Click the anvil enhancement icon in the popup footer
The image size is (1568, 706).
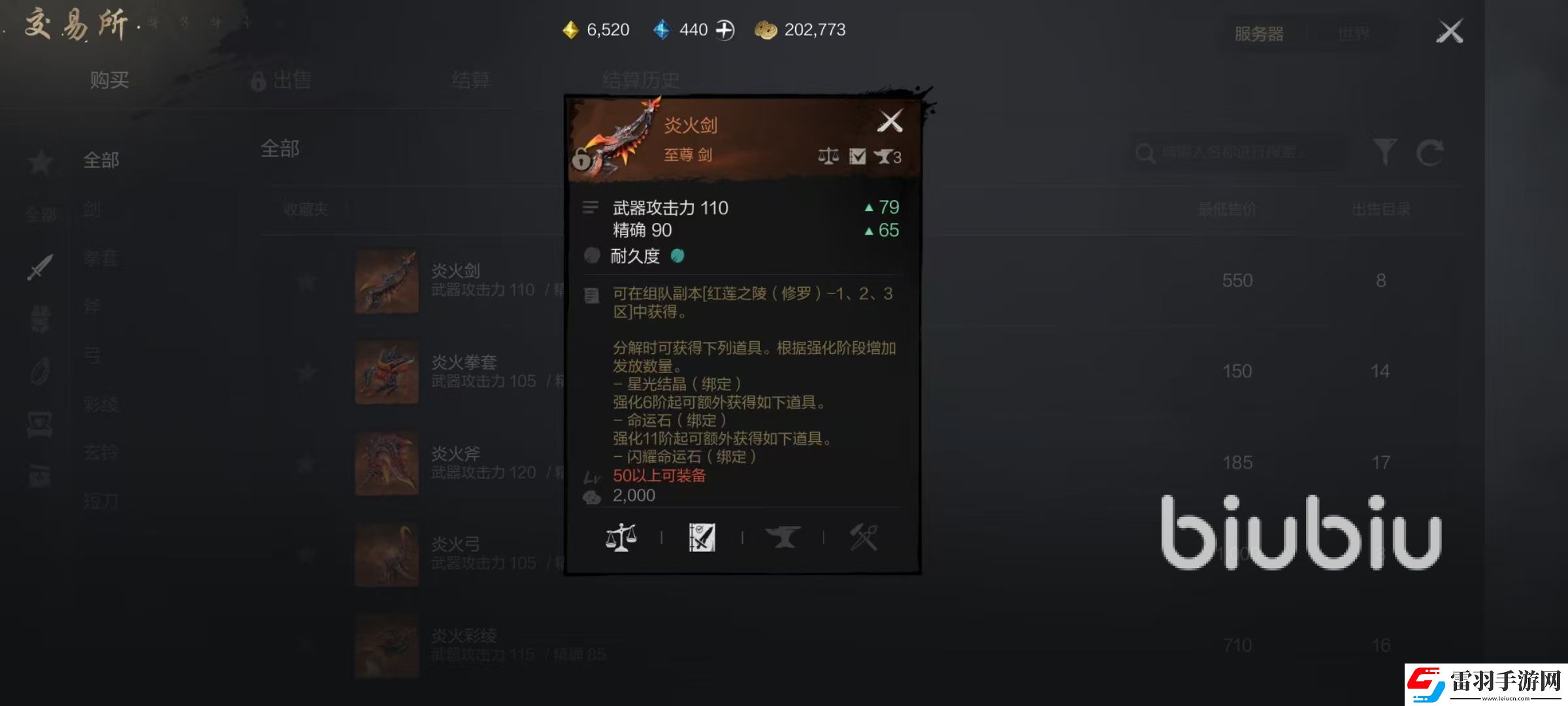point(783,537)
